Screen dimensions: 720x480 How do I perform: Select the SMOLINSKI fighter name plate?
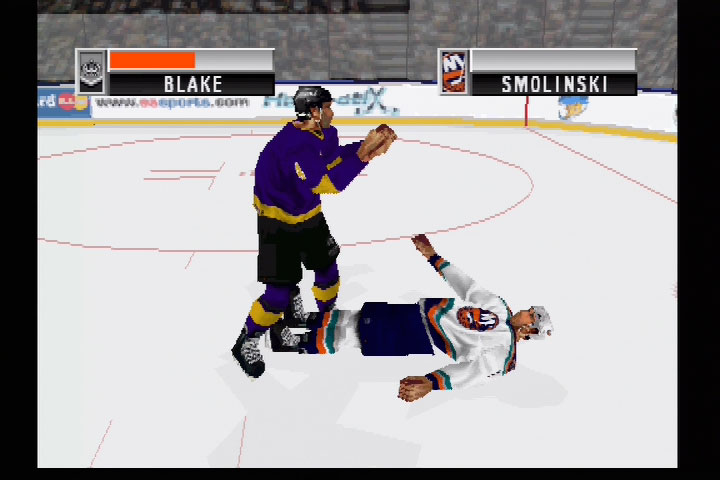[x=554, y=85]
